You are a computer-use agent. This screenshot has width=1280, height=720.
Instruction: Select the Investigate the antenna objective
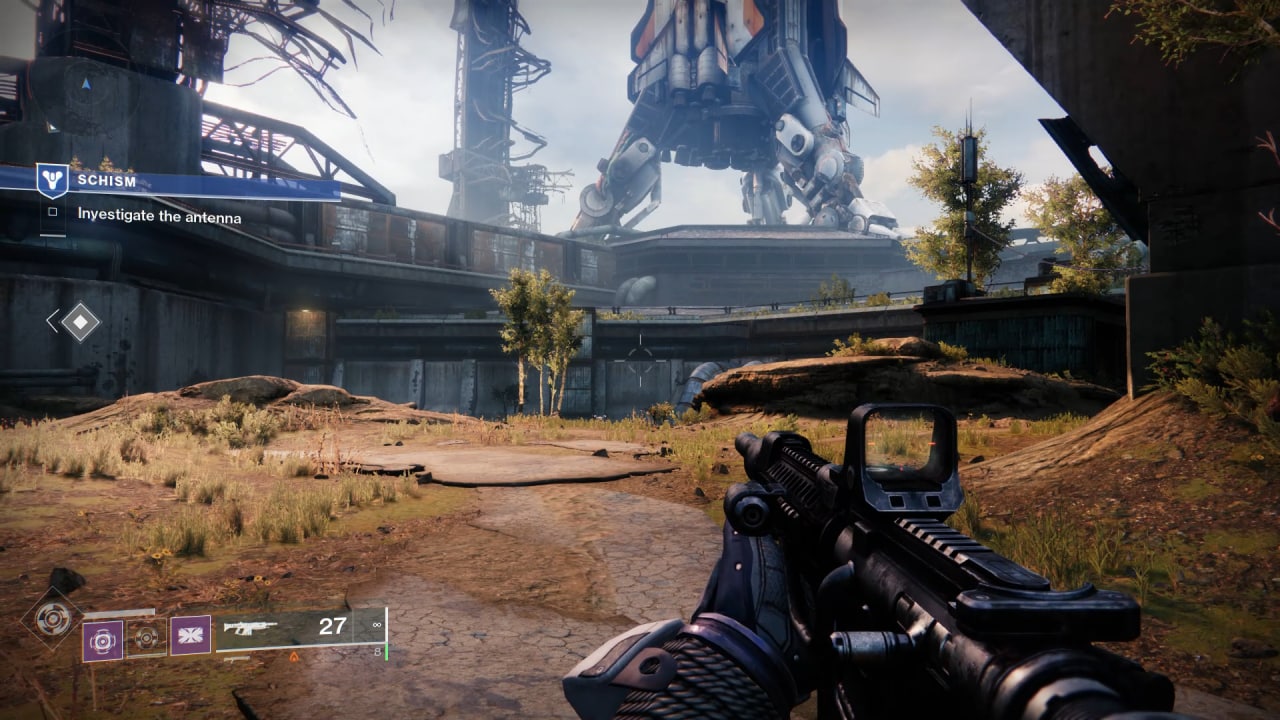tap(159, 215)
